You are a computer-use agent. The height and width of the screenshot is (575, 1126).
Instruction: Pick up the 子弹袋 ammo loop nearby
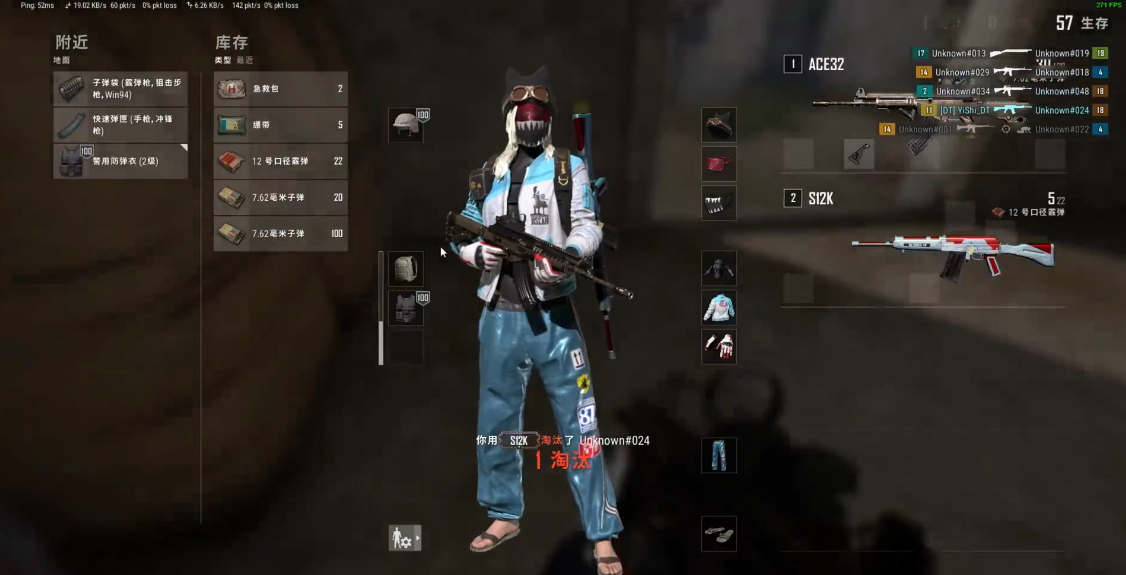(120, 88)
